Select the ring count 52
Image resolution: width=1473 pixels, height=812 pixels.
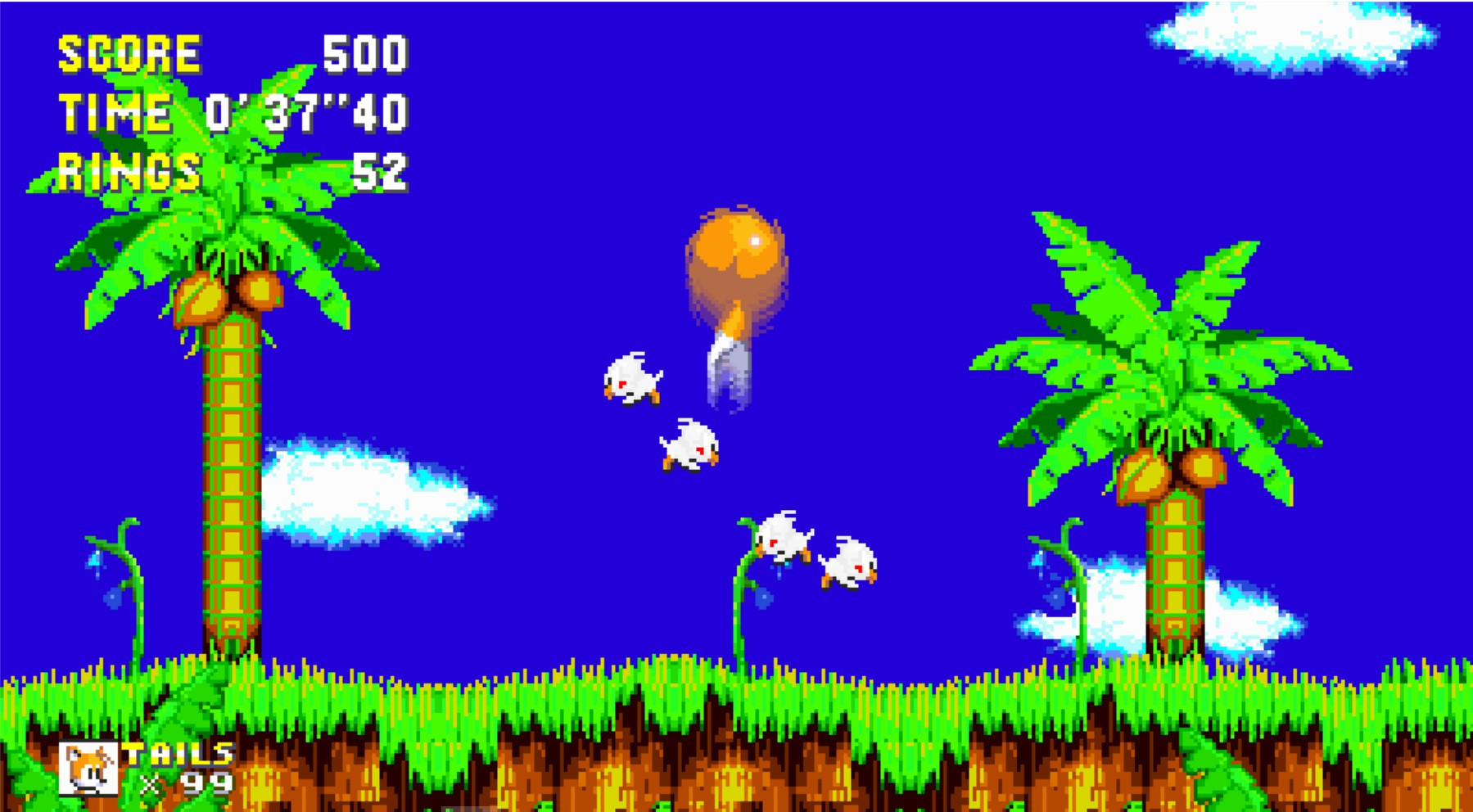coord(382,171)
